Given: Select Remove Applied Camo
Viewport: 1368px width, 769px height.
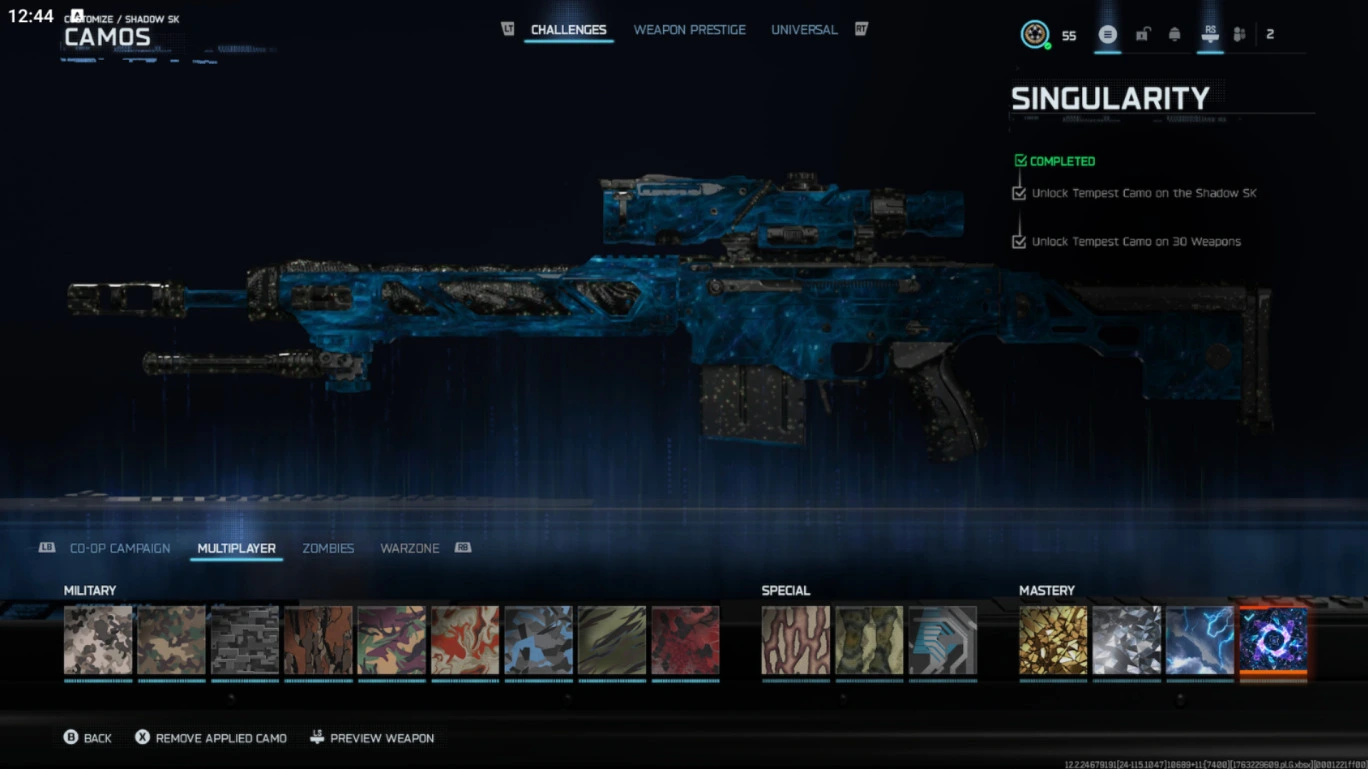Looking at the screenshot, I should pos(210,737).
